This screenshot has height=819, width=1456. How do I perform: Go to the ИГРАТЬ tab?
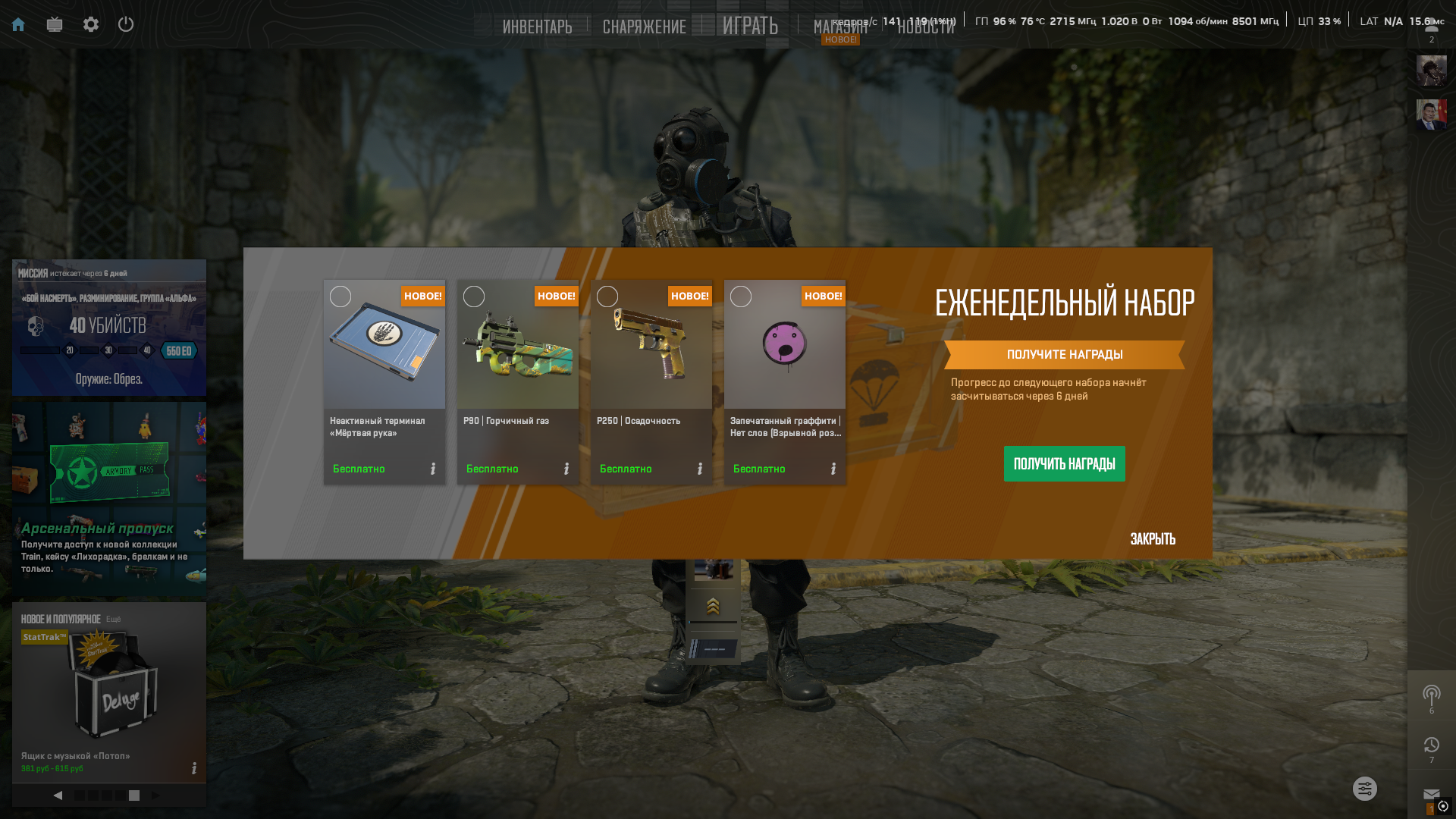coord(750,26)
